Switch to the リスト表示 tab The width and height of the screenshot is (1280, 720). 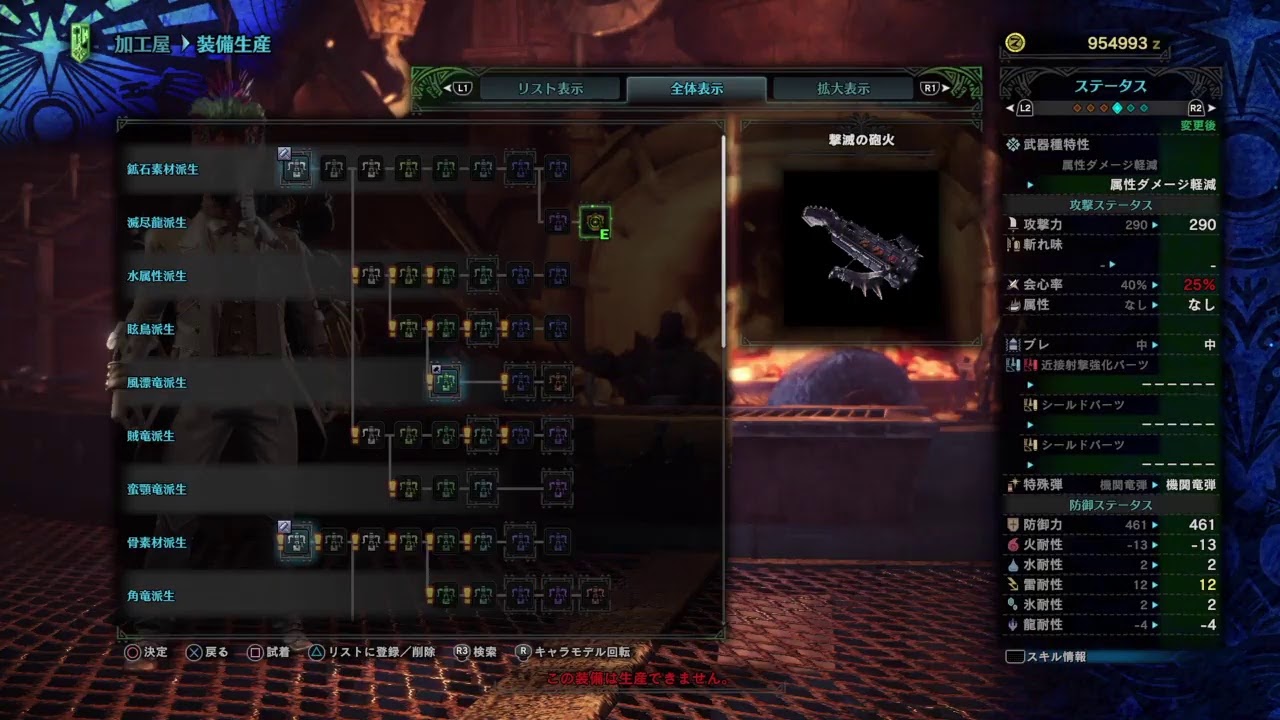point(552,87)
